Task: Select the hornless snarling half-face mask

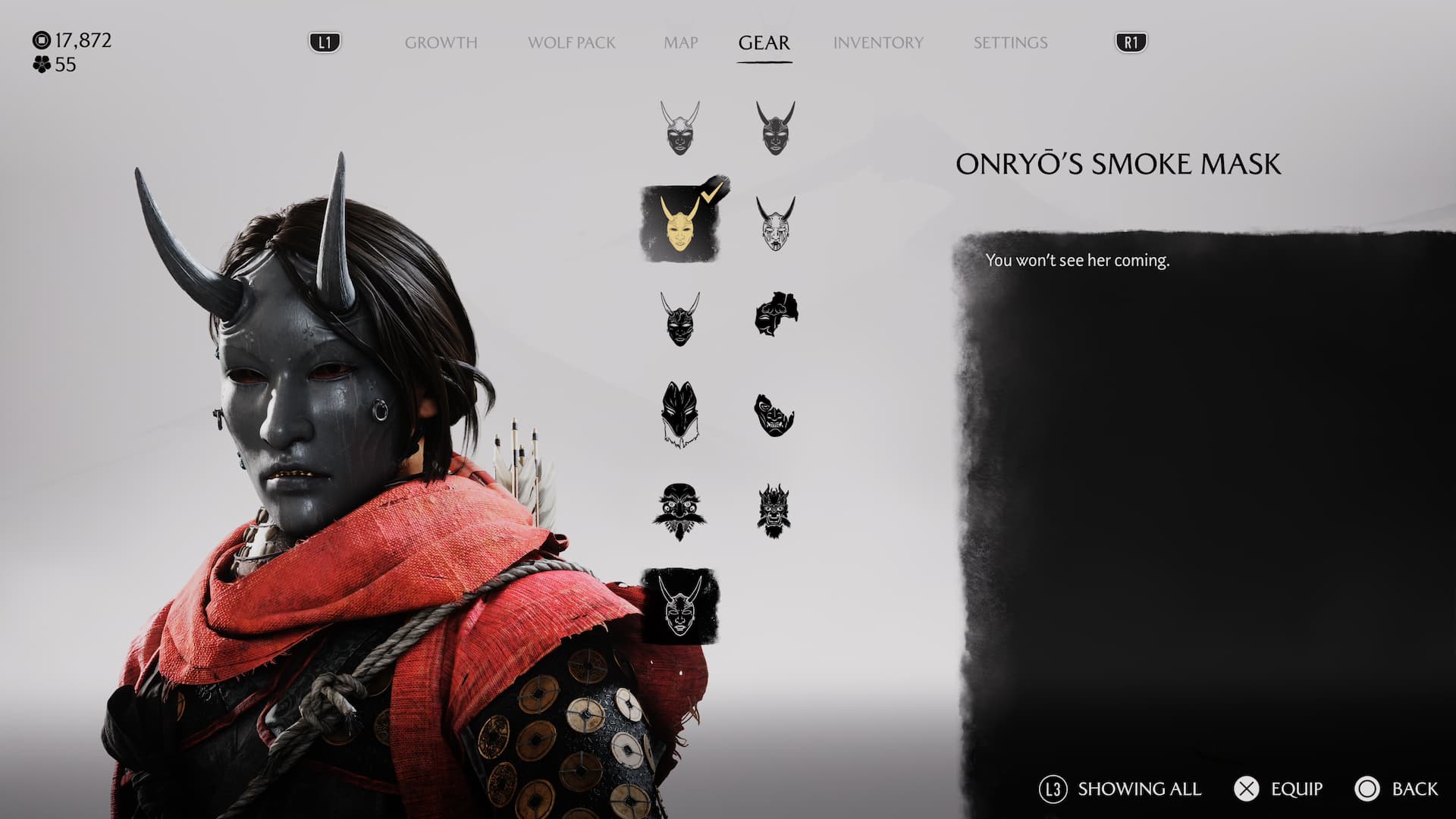Action: 773,415
